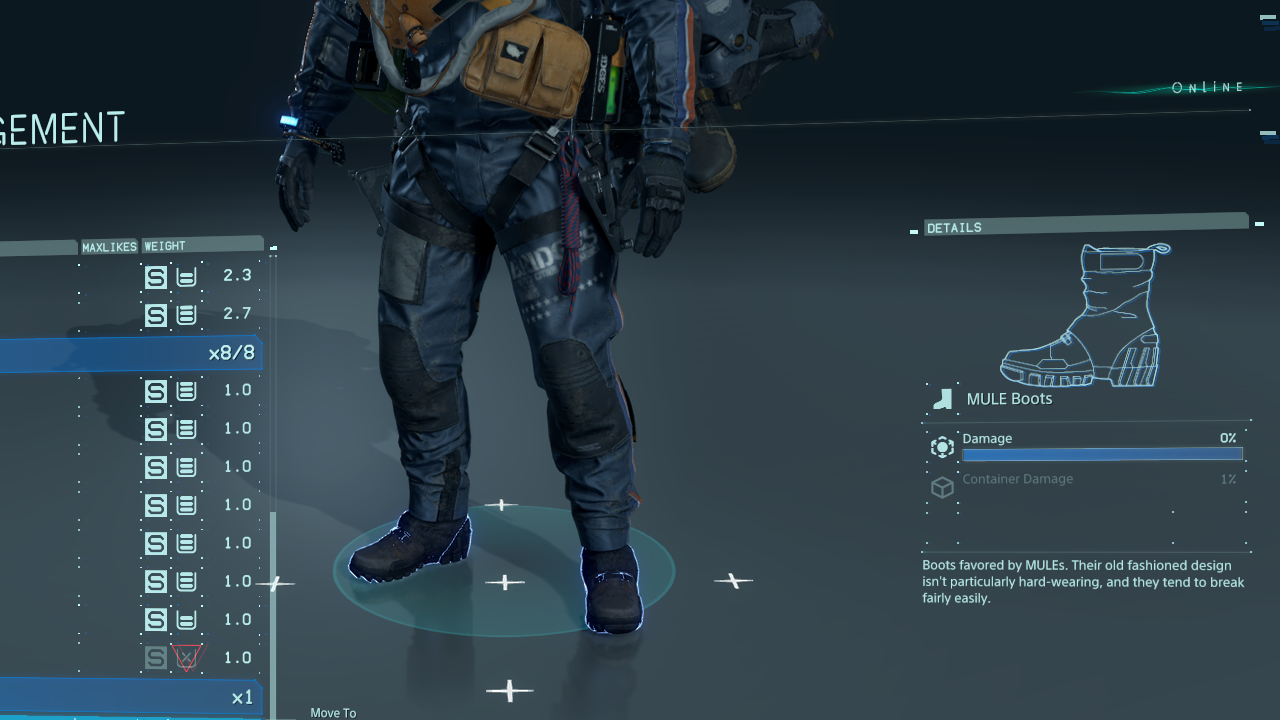The width and height of the screenshot is (1280, 720).
Task: Open the DETAILS panel header
Action: click(954, 227)
